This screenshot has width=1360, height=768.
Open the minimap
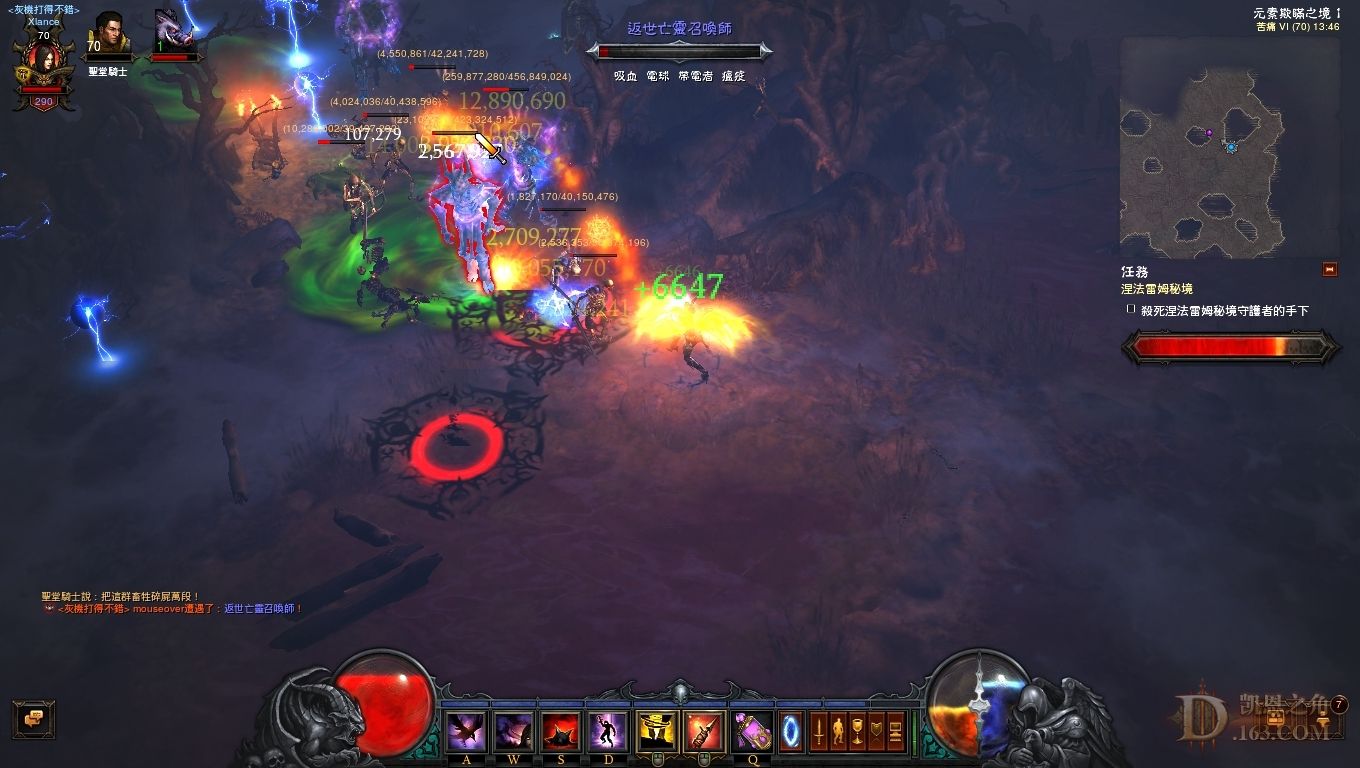coord(1201,148)
